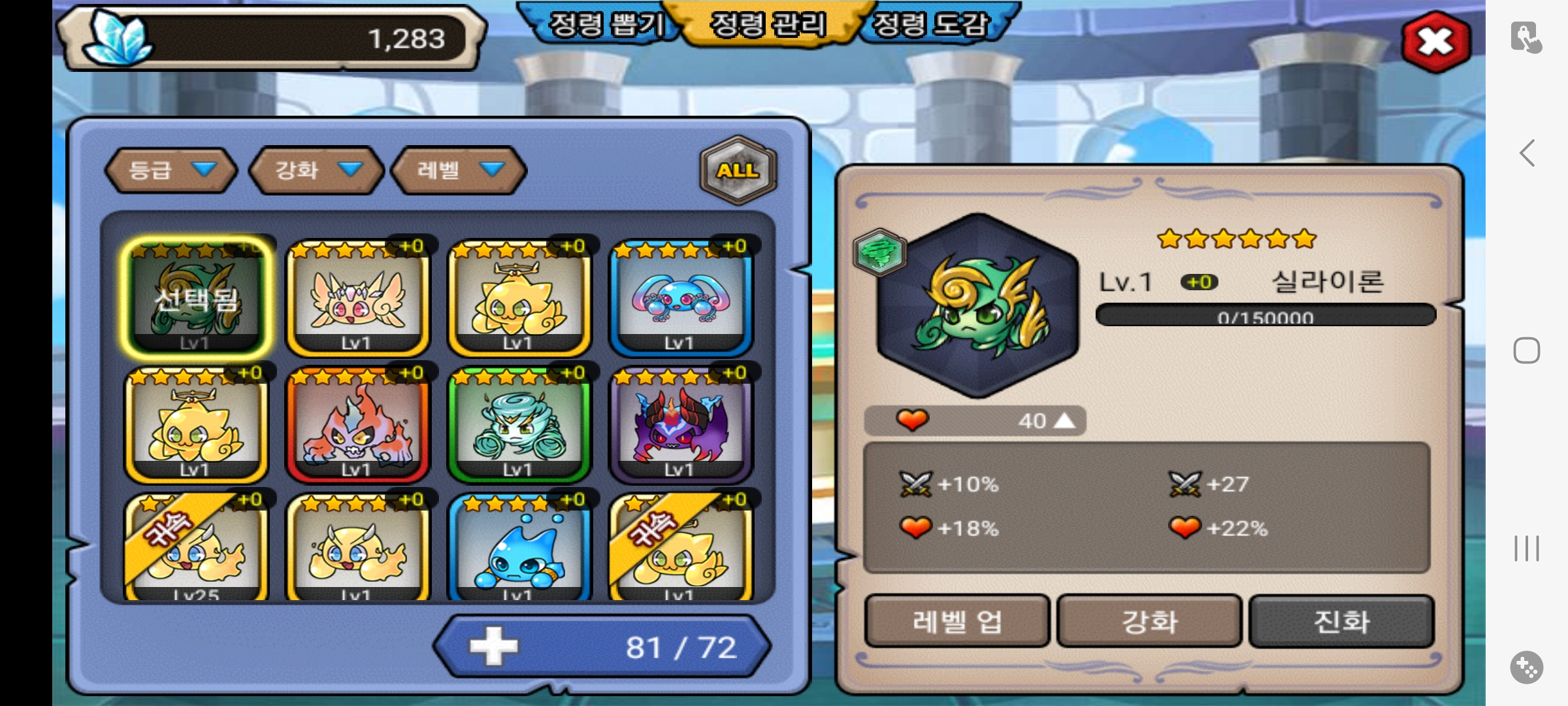This screenshot has height=706, width=1568.
Task: Open the 레벨 sort dropdown
Action: click(x=459, y=170)
